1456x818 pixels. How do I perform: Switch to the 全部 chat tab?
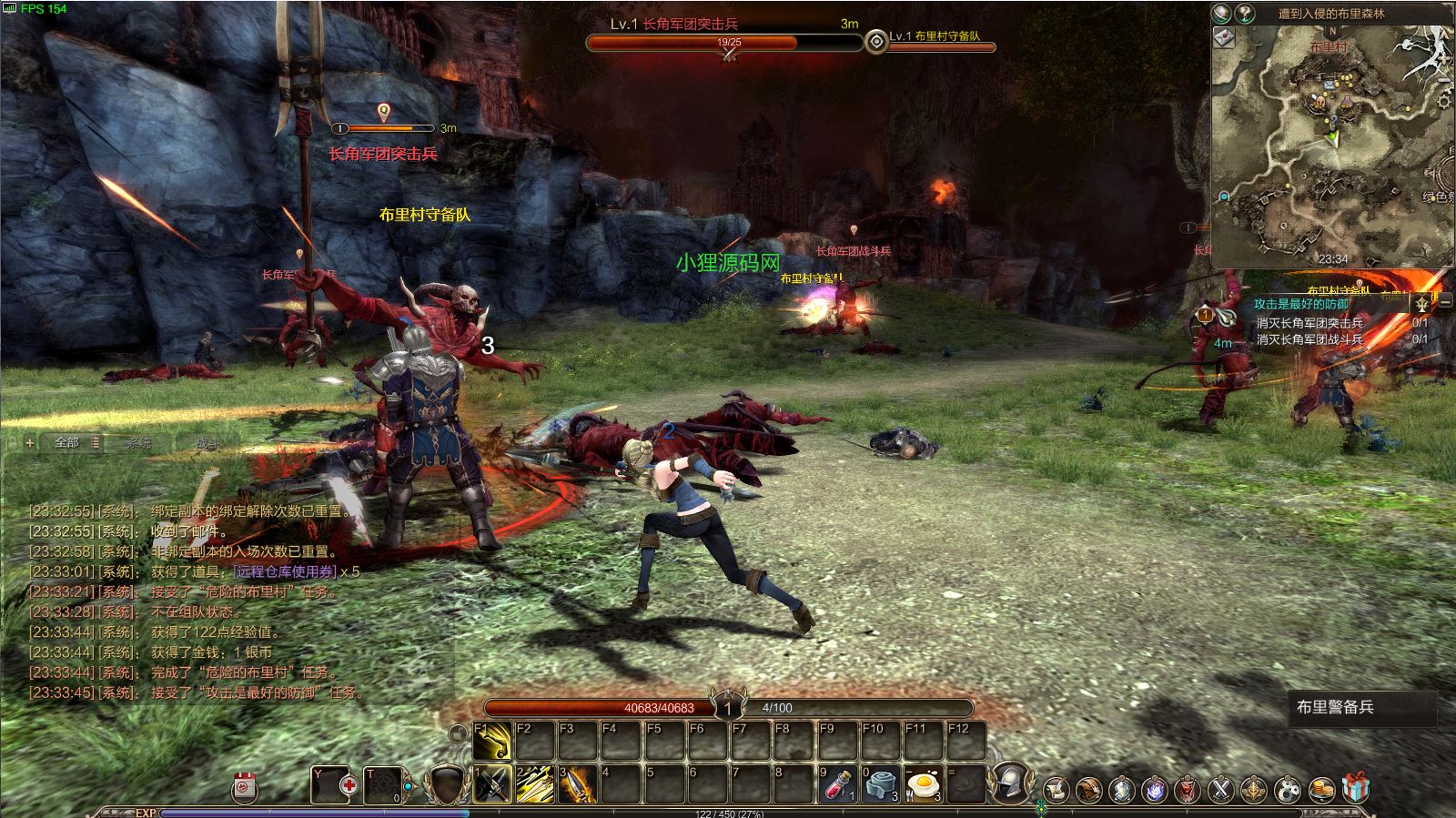[66, 442]
